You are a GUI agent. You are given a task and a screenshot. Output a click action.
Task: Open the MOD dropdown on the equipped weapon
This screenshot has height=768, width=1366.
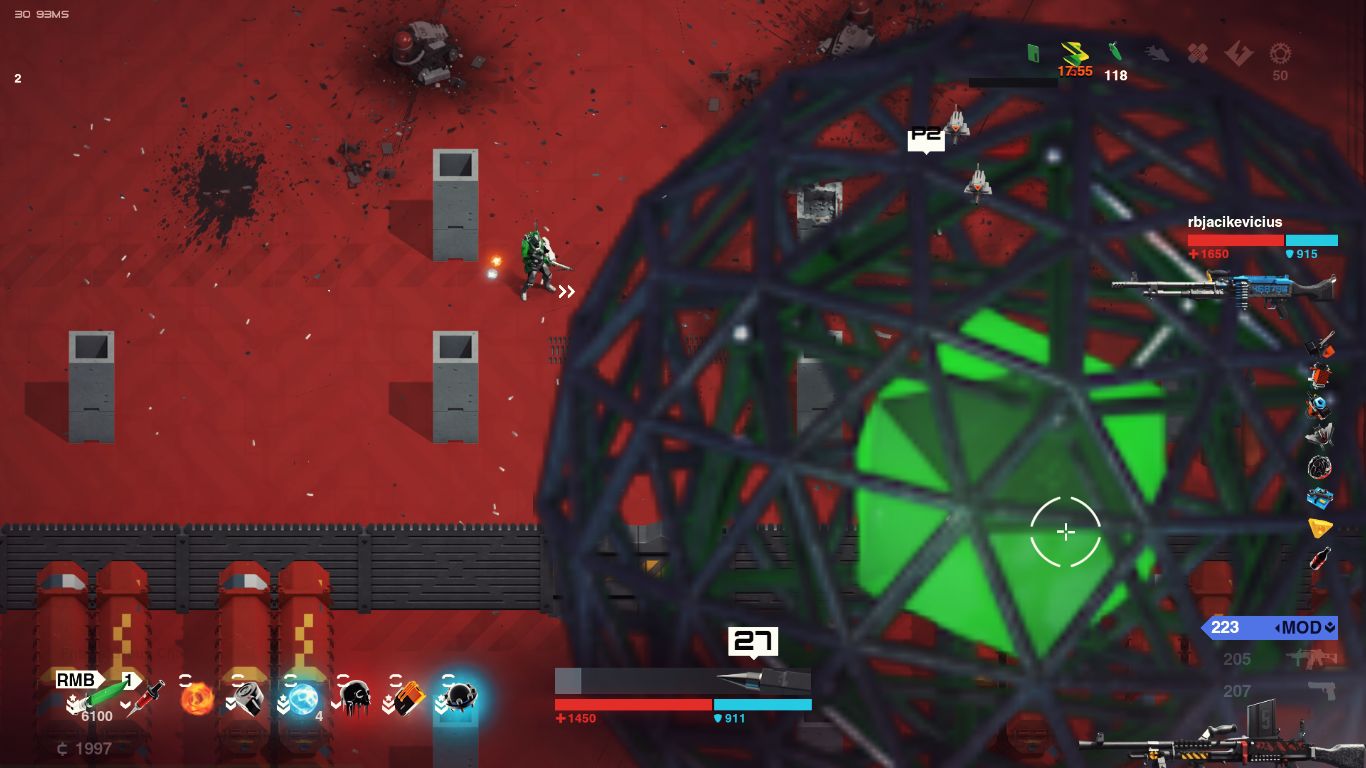click(x=1308, y=628)
